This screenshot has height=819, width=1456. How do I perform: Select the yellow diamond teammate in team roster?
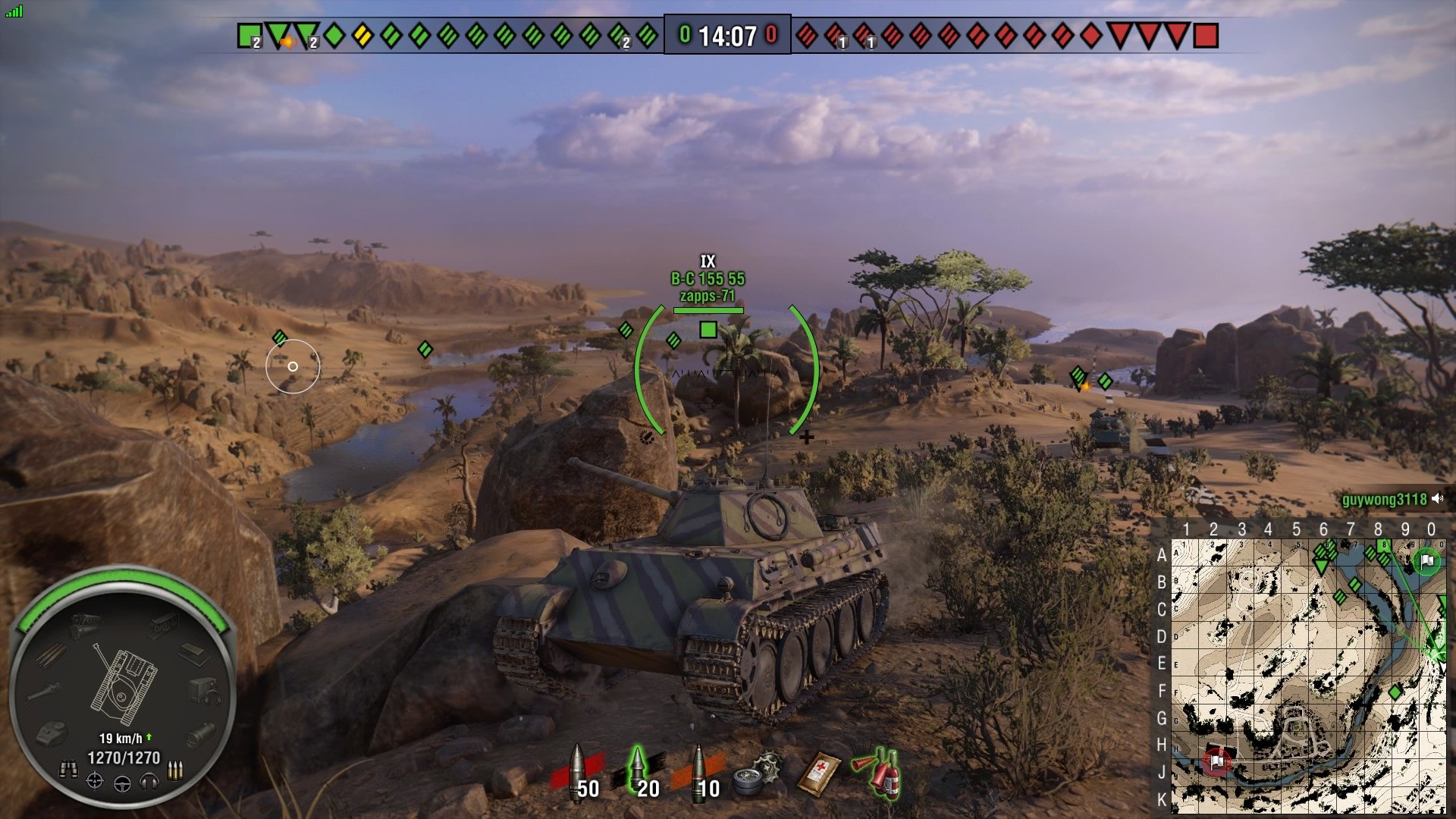(x=363, y=36)
